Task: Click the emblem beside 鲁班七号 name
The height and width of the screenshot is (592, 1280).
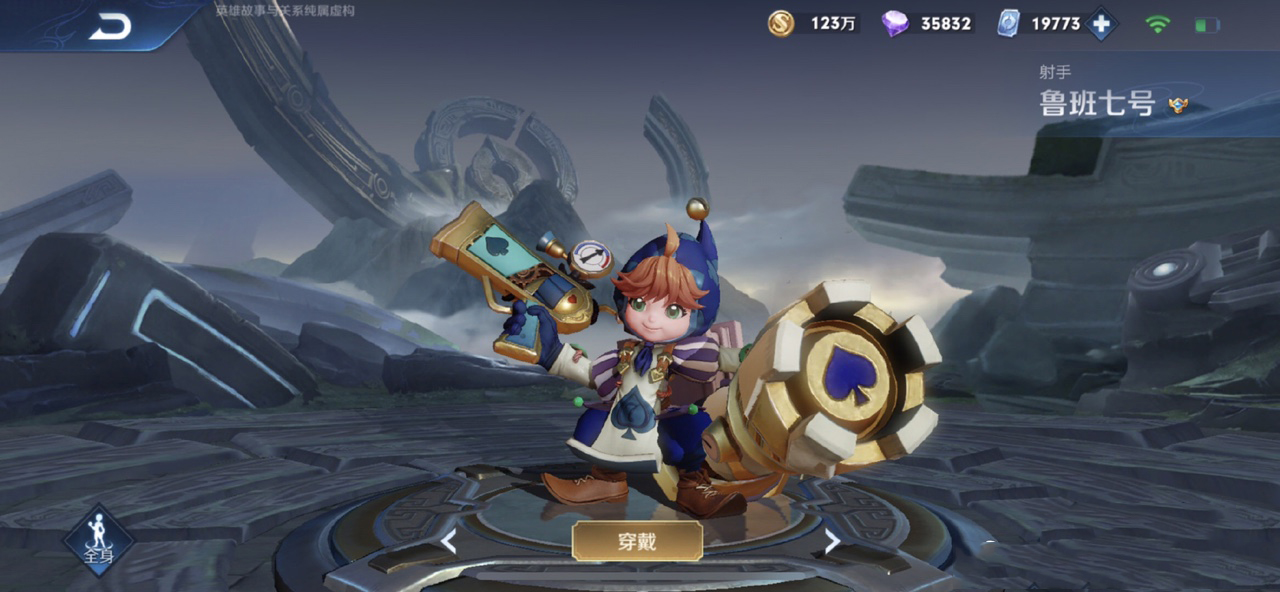Action: pyautogui.click(x=1179, y=104)
